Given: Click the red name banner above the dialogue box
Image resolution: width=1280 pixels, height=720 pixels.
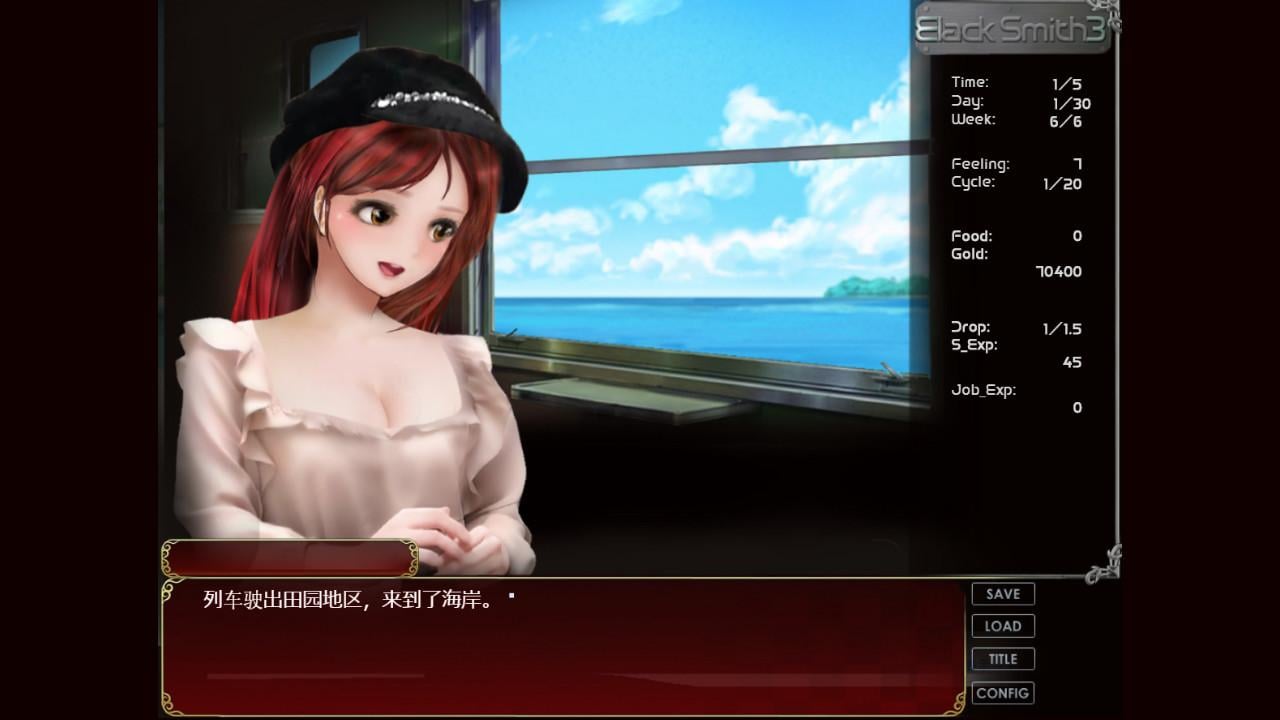Looking at the screenshot, I should 290,558.
